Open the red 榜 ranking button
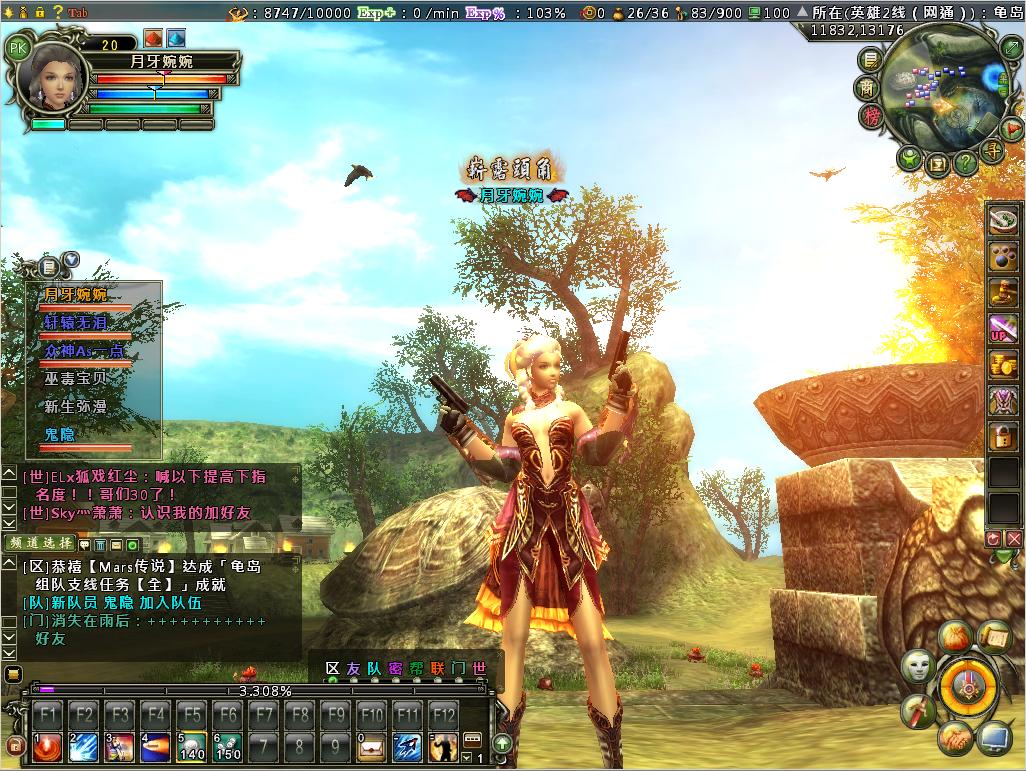Screen dimensions: 1026x771 click(872, 116)
